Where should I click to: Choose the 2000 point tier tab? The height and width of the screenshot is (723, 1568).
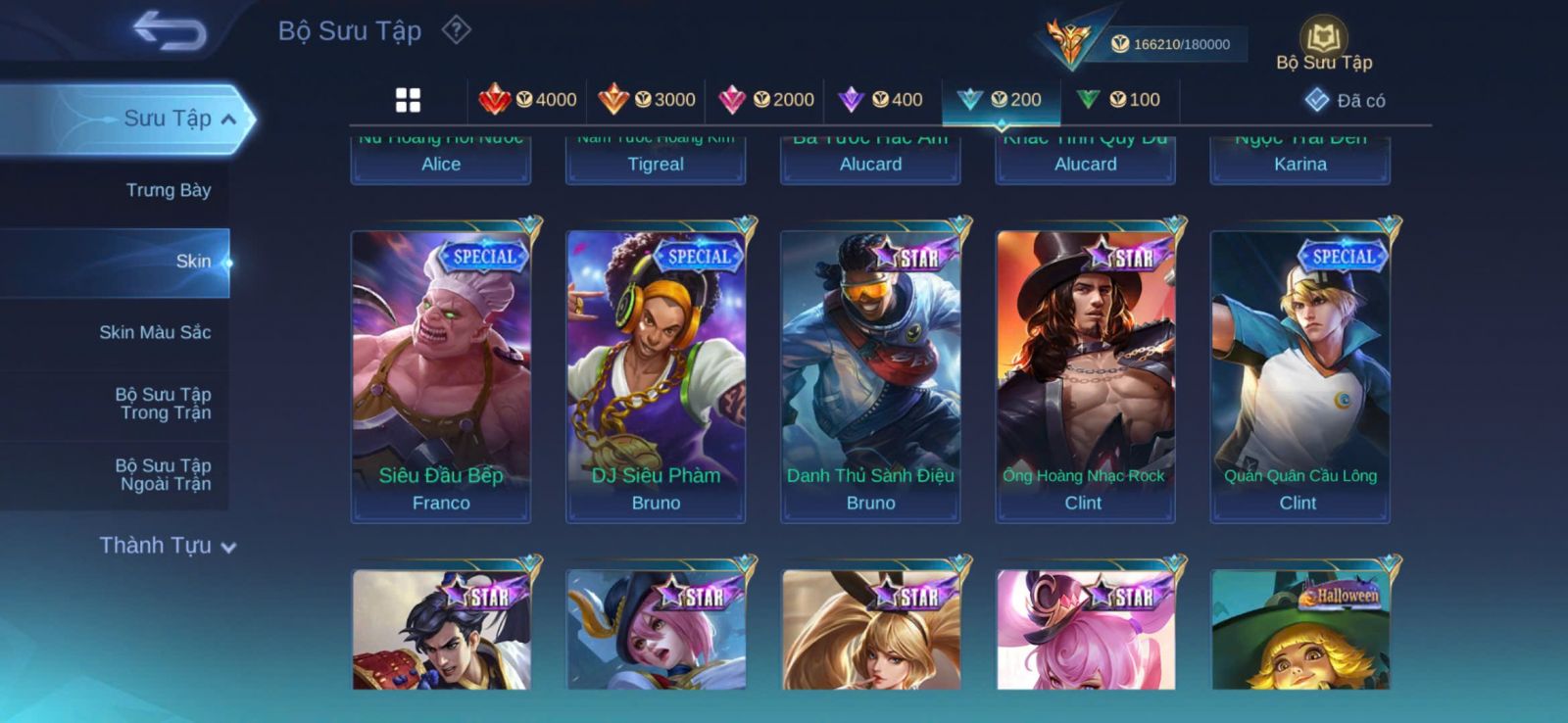[766, 100]
